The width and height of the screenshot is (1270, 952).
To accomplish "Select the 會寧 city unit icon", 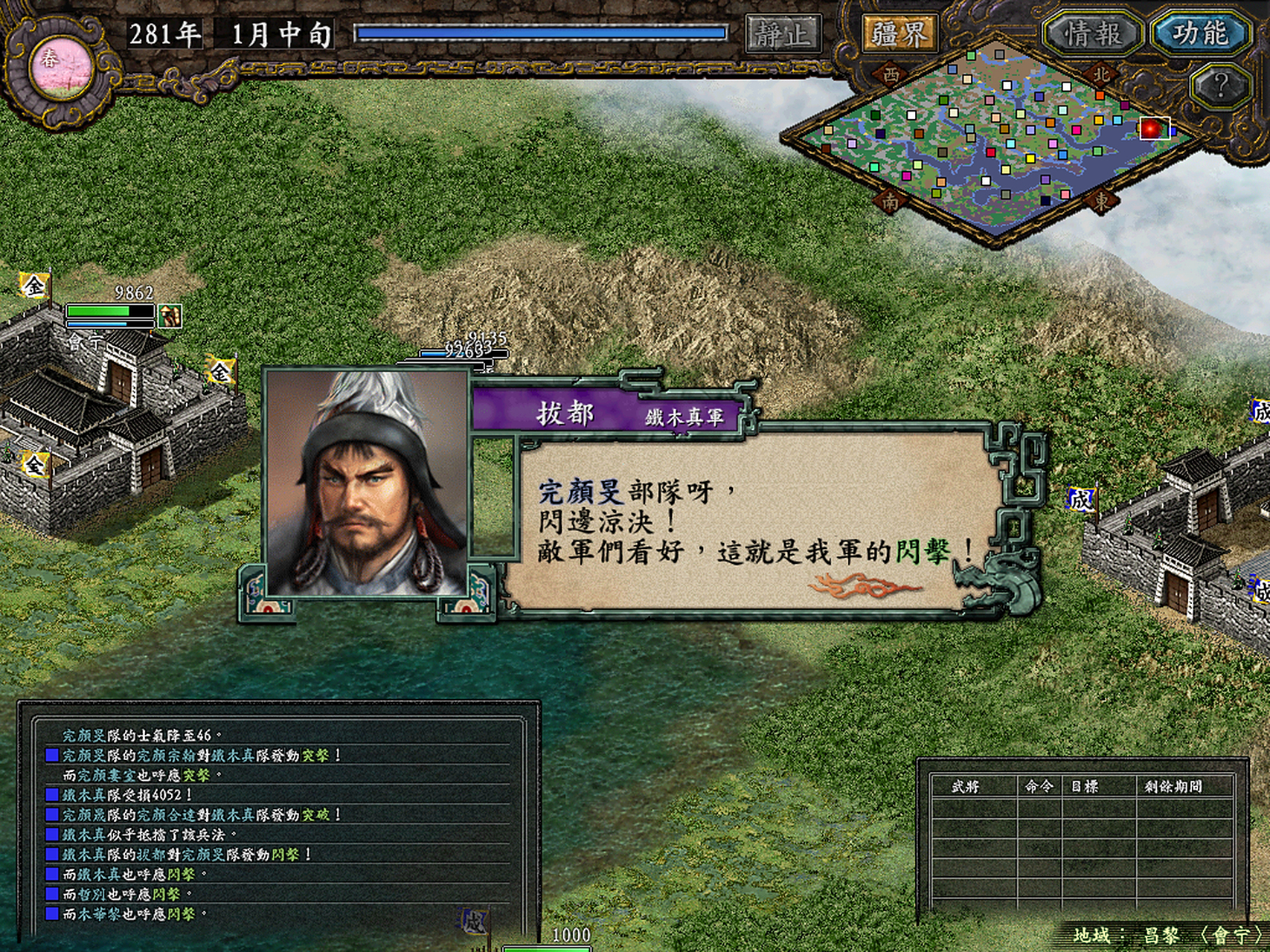I will tap(170, 316).
